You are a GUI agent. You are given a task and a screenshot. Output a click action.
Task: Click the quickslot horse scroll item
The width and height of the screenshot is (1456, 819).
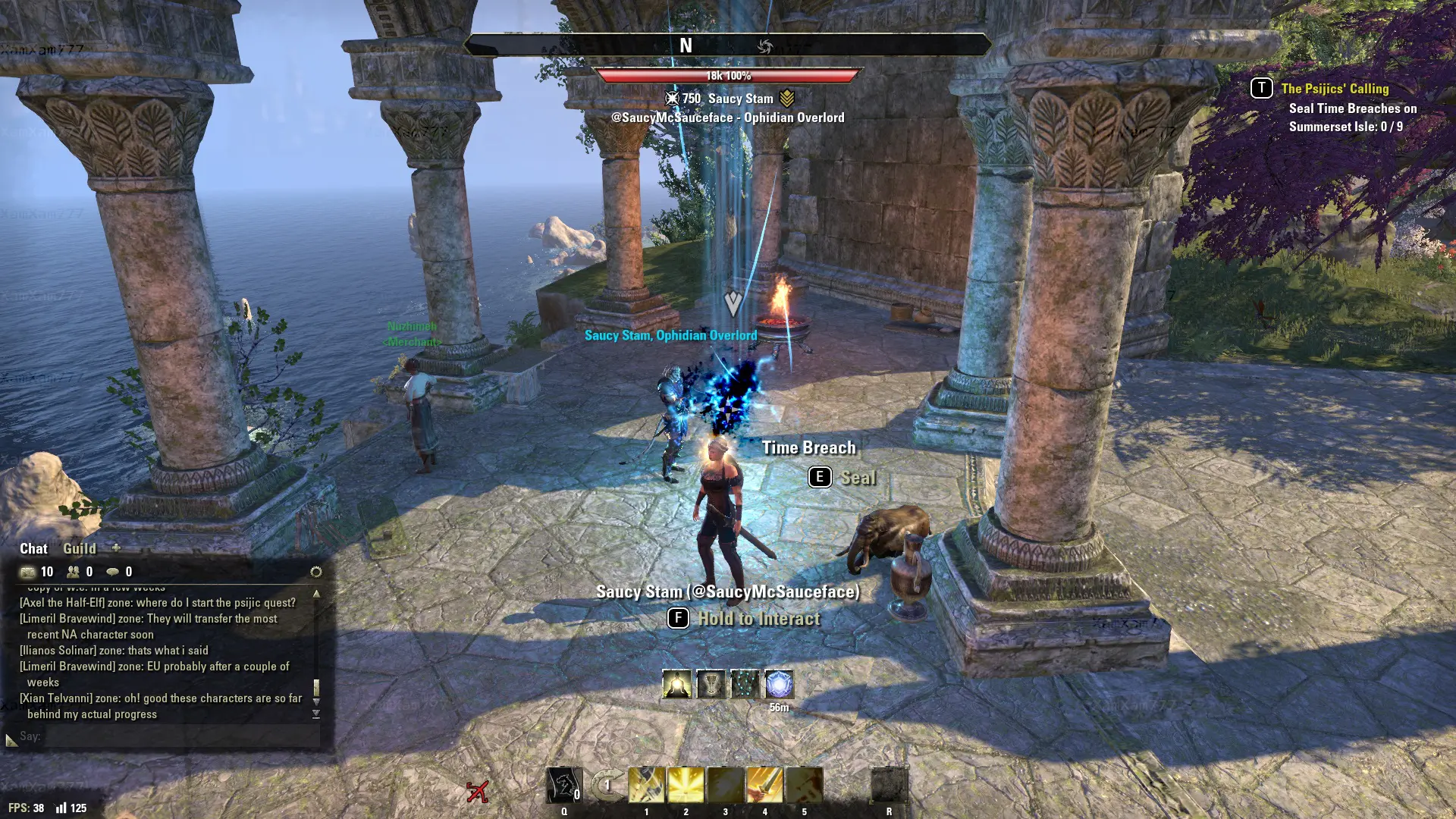pyautogui.click(x=564, y=786)
